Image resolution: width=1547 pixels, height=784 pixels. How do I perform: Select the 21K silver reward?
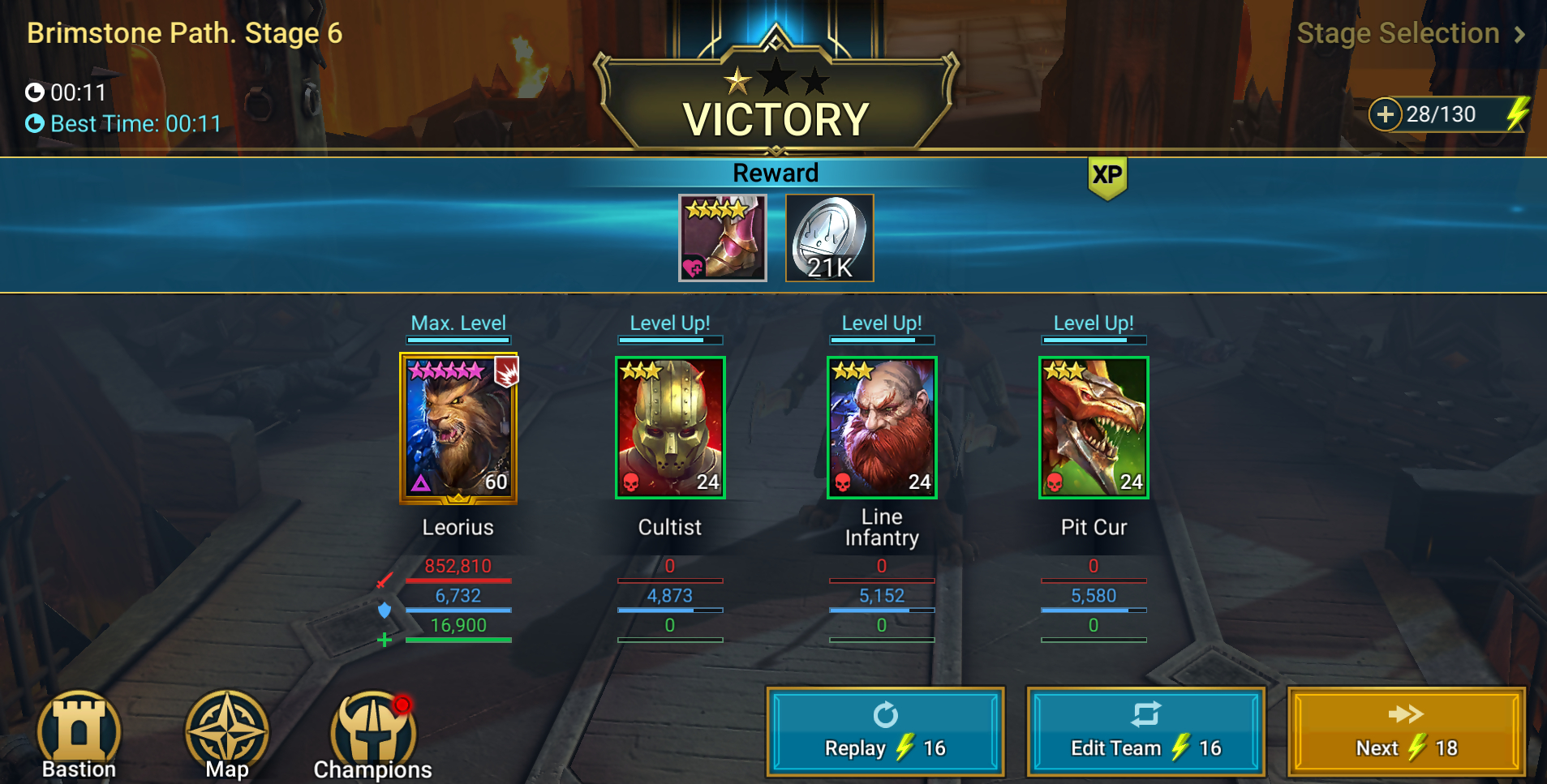pos(829,238)
